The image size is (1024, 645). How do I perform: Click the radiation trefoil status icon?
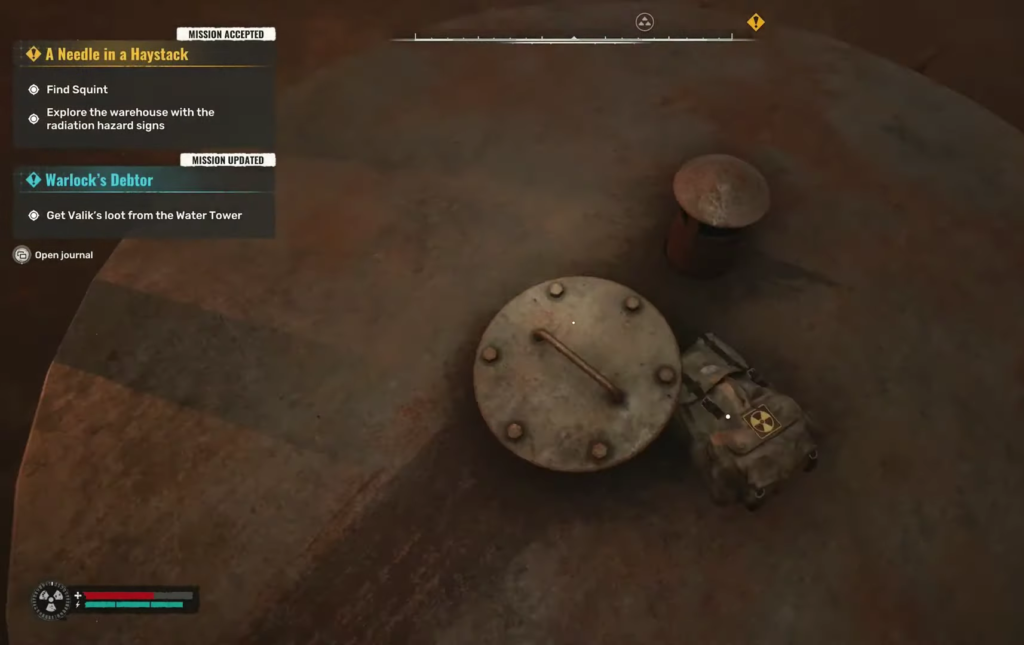point(51,600)
